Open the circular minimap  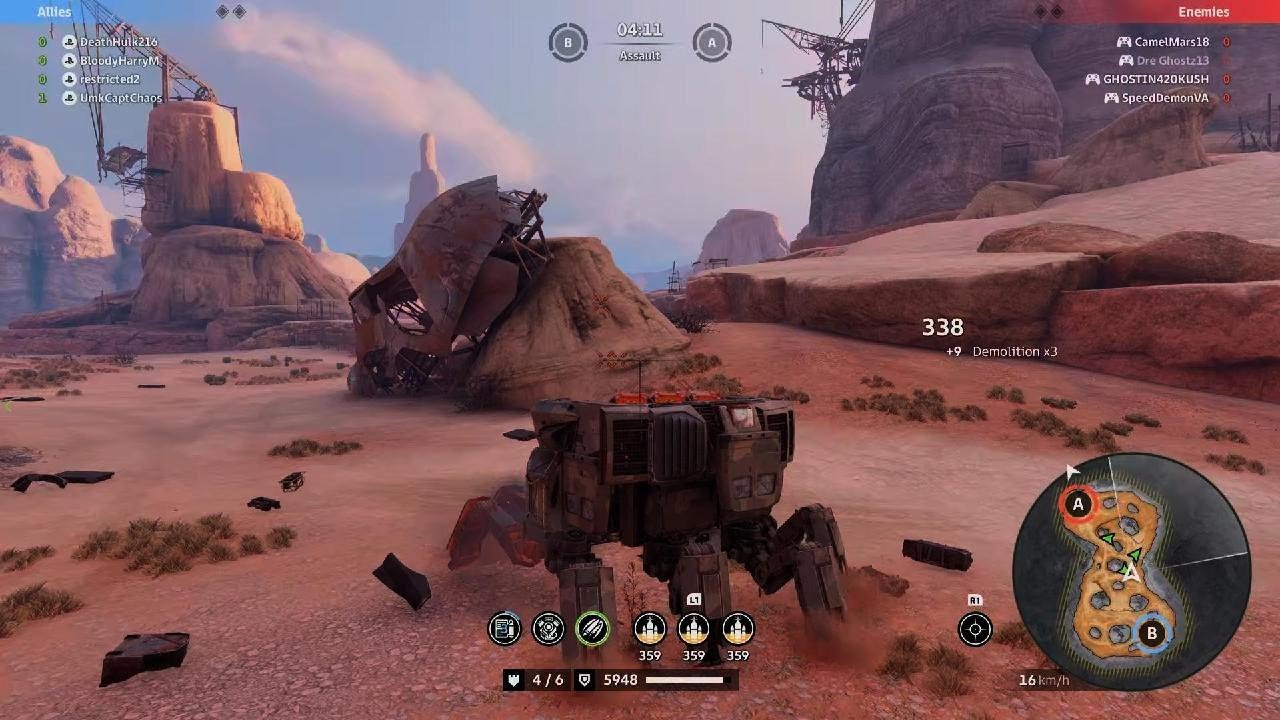(1131, 572)
